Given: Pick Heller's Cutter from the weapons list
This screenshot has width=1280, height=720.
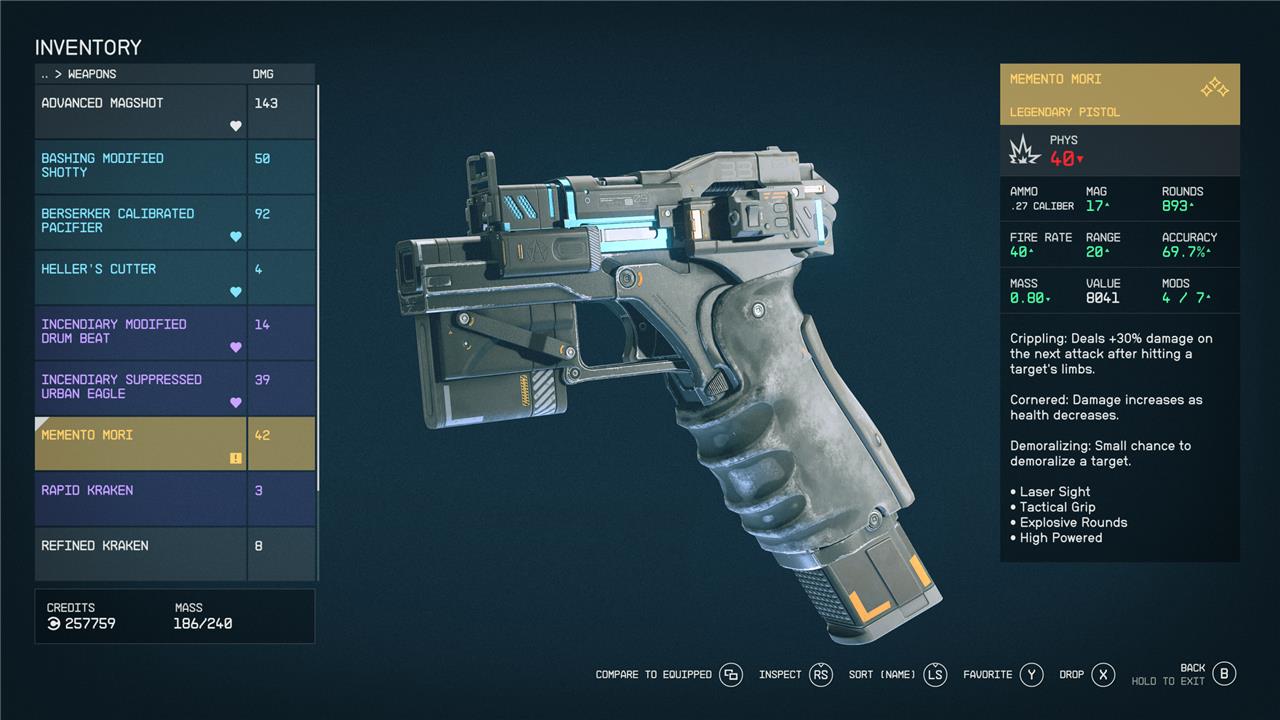Looking at the screenshot, I should point(140,277).
